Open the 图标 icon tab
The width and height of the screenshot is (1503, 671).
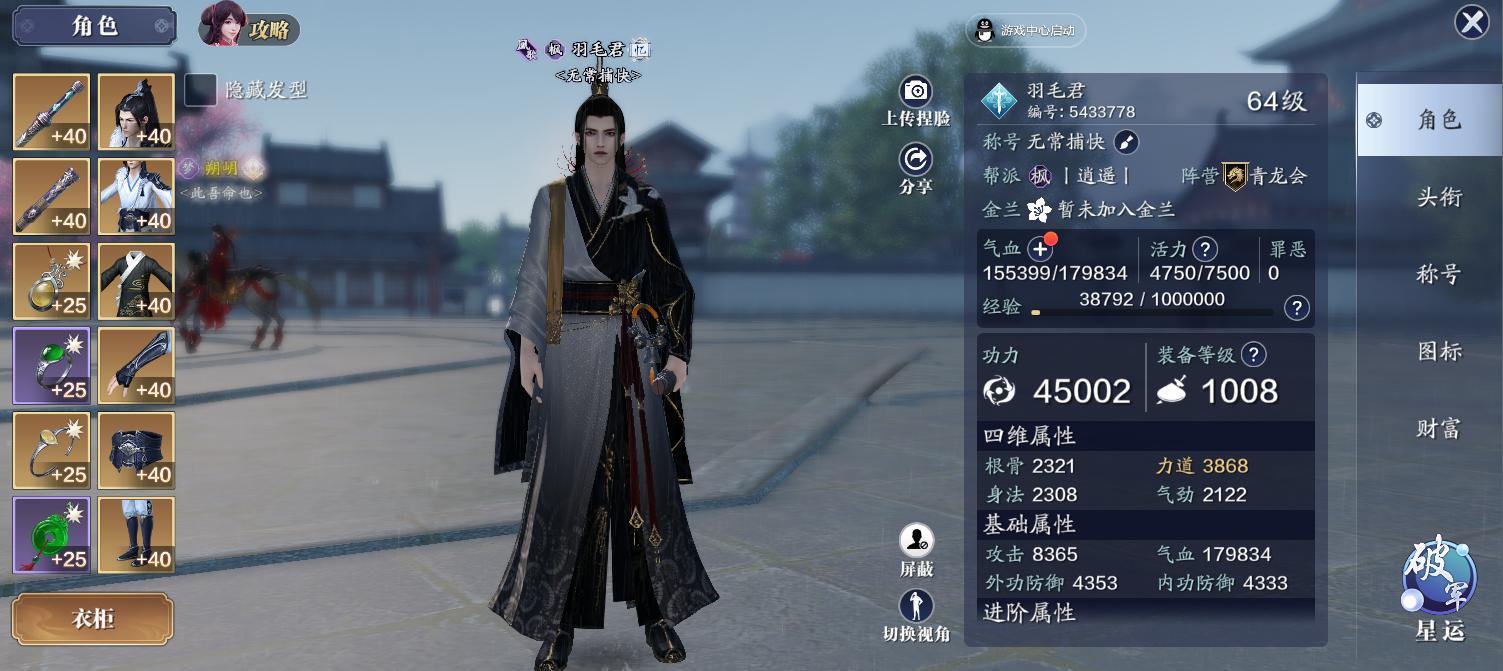(1439, 351)
